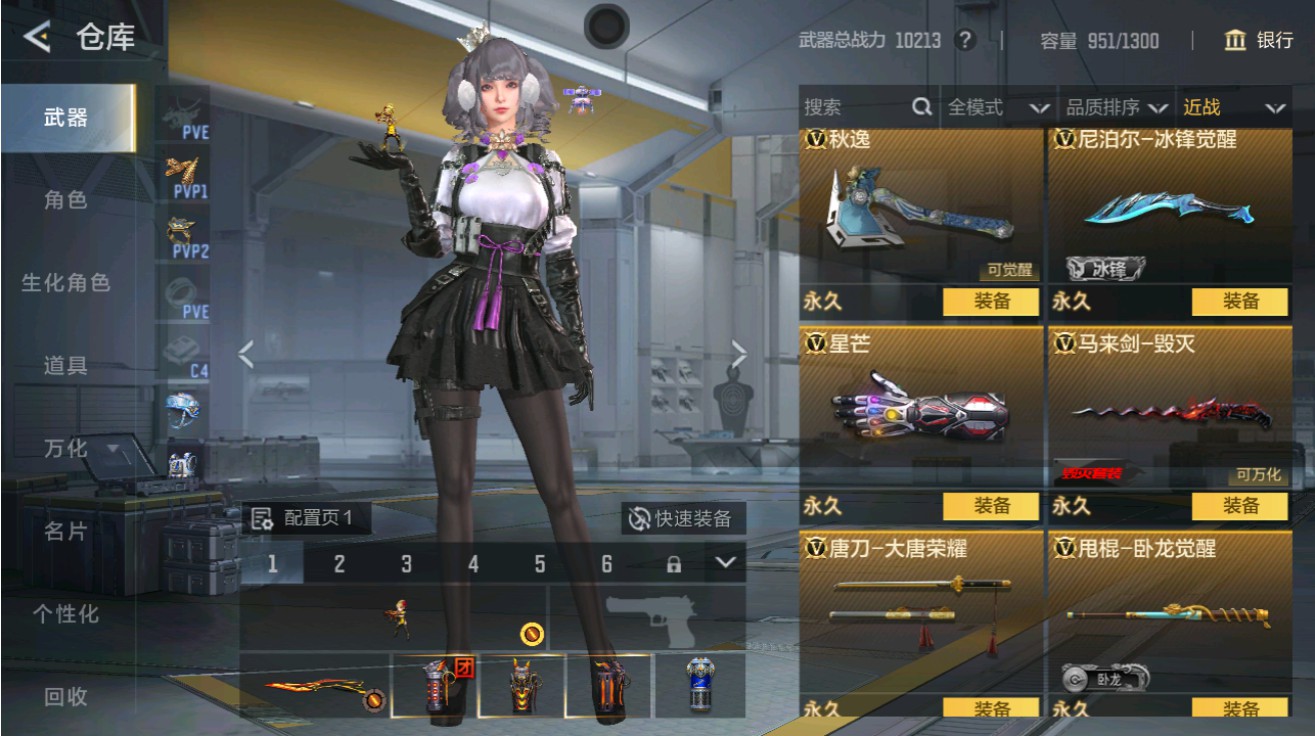The width and height of the screenshot is (1315, 736).
Task: Open the PVP1 grenade slot
Action: (x=188, y=170)
